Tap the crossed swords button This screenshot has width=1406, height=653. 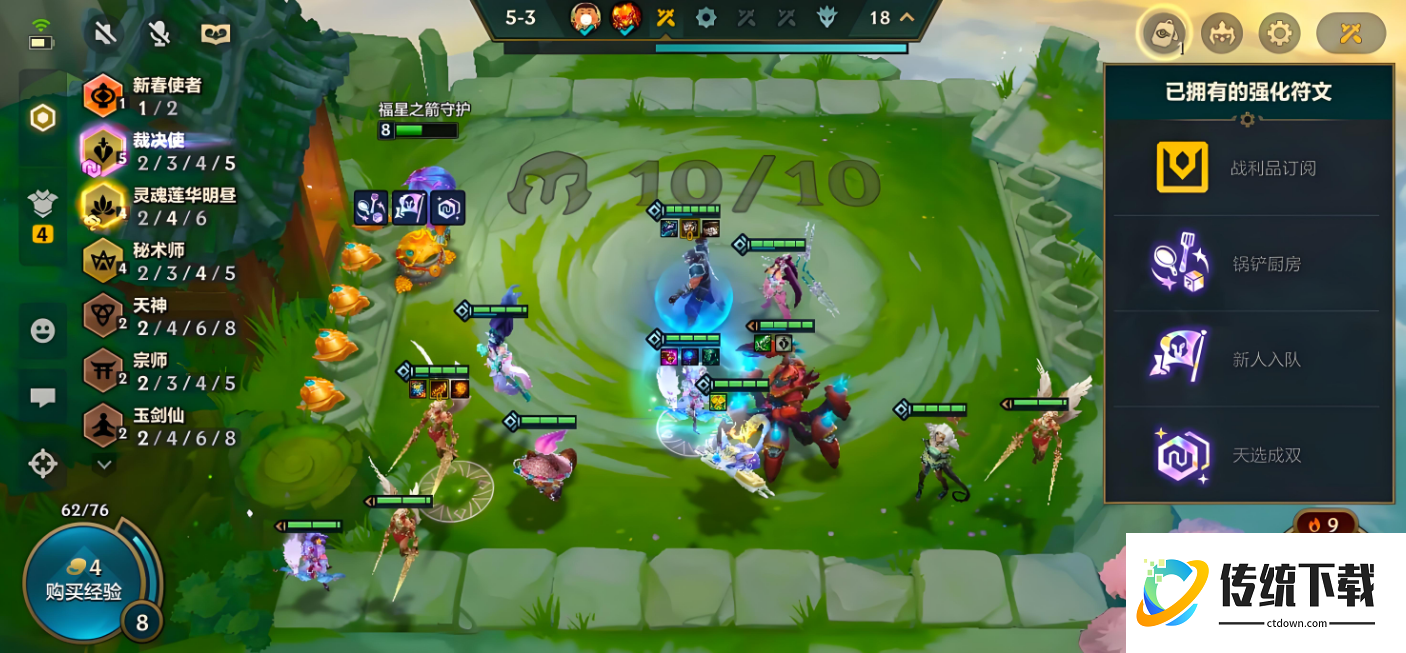tap(1351, 34)
